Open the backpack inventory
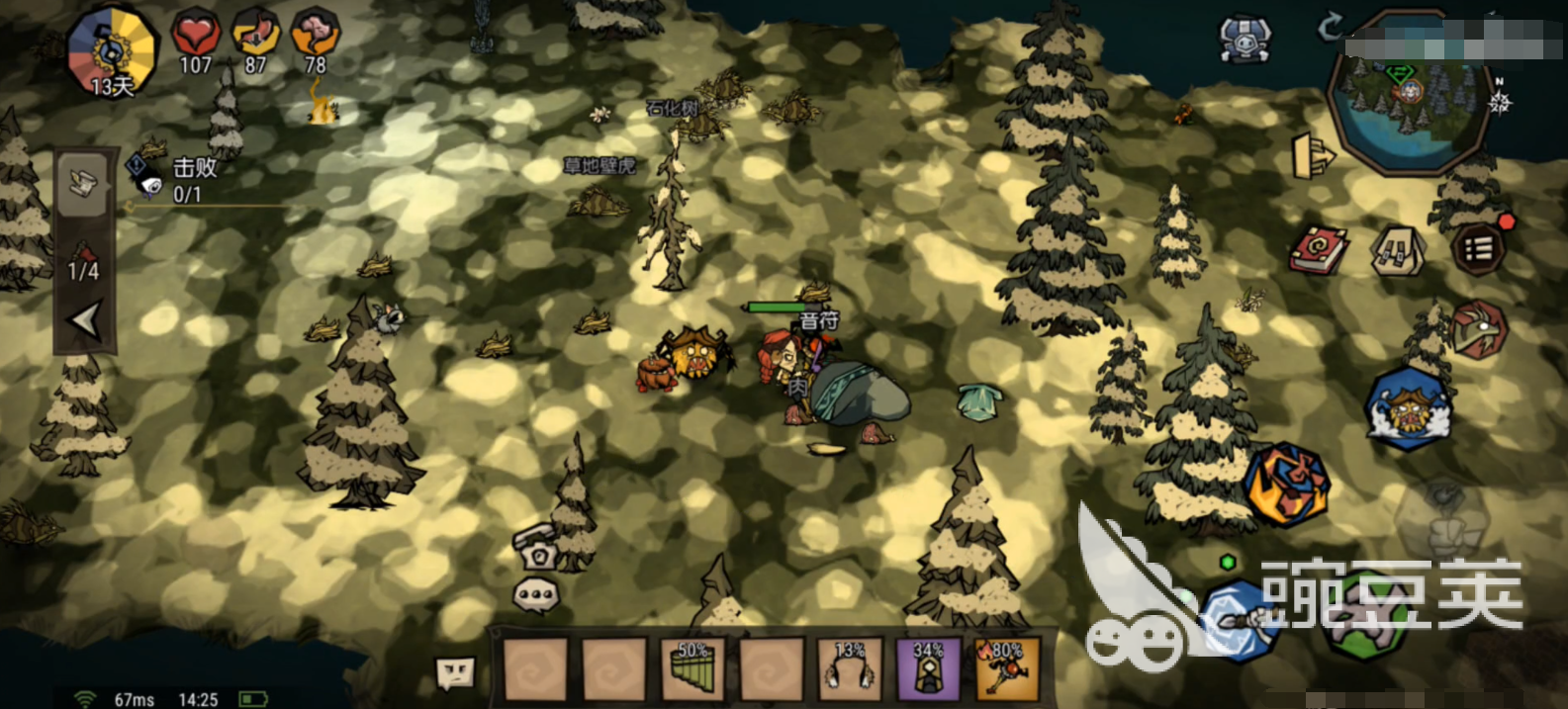Image resolution: width=1568 pixels, height=709 pixels. (1398, 251)
